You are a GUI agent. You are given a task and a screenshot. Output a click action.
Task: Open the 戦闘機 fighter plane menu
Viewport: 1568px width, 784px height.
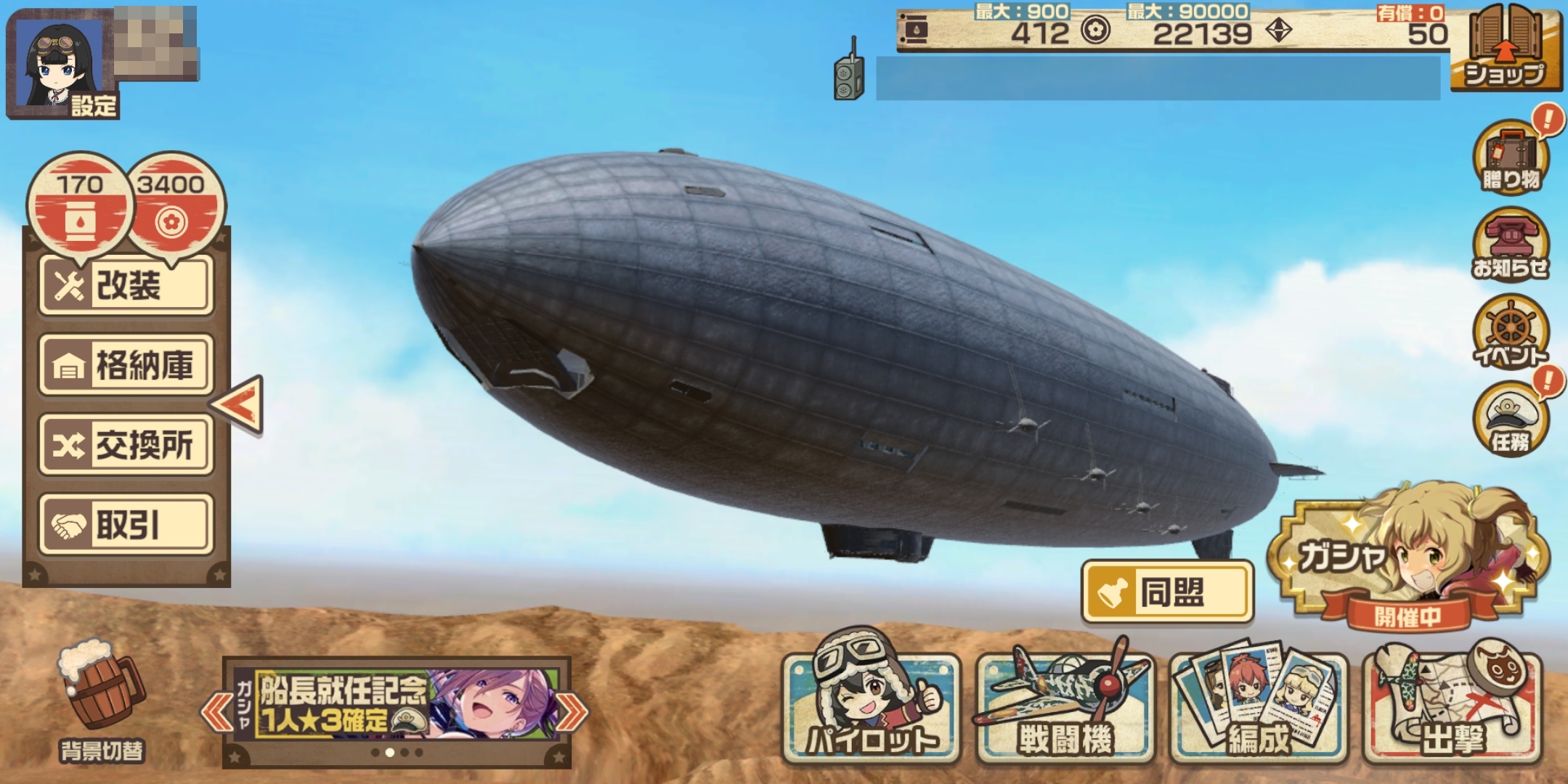pyautogui.click(x=1065, y=706)
